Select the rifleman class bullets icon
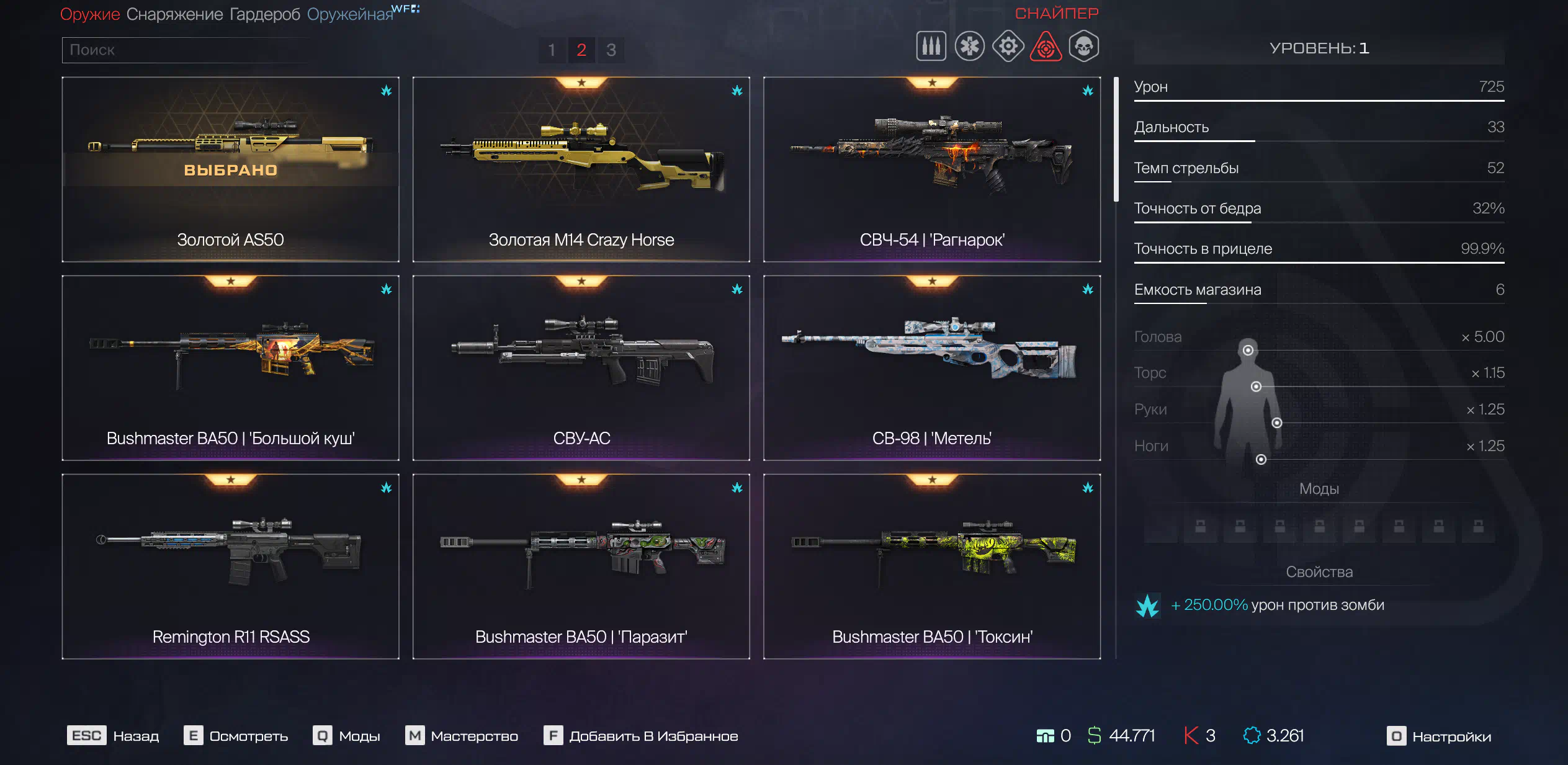This screenshot has height=765, width=1568. coord(931,47)
